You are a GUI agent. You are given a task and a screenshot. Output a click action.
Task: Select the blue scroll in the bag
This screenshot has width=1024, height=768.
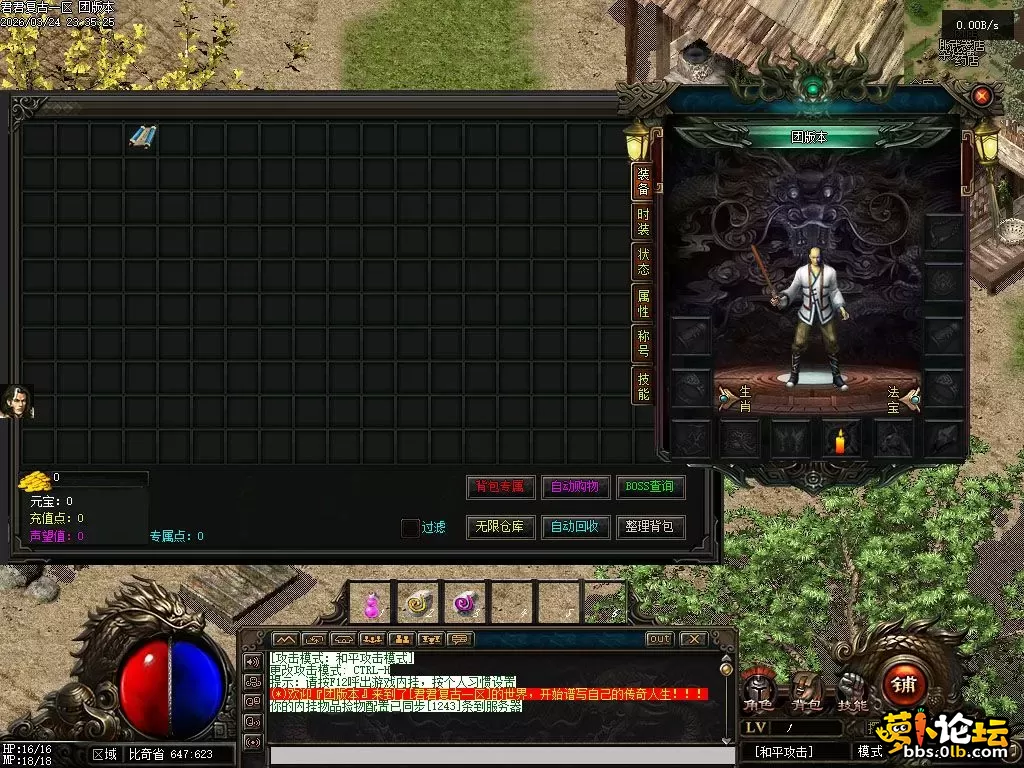click(143, 138)
